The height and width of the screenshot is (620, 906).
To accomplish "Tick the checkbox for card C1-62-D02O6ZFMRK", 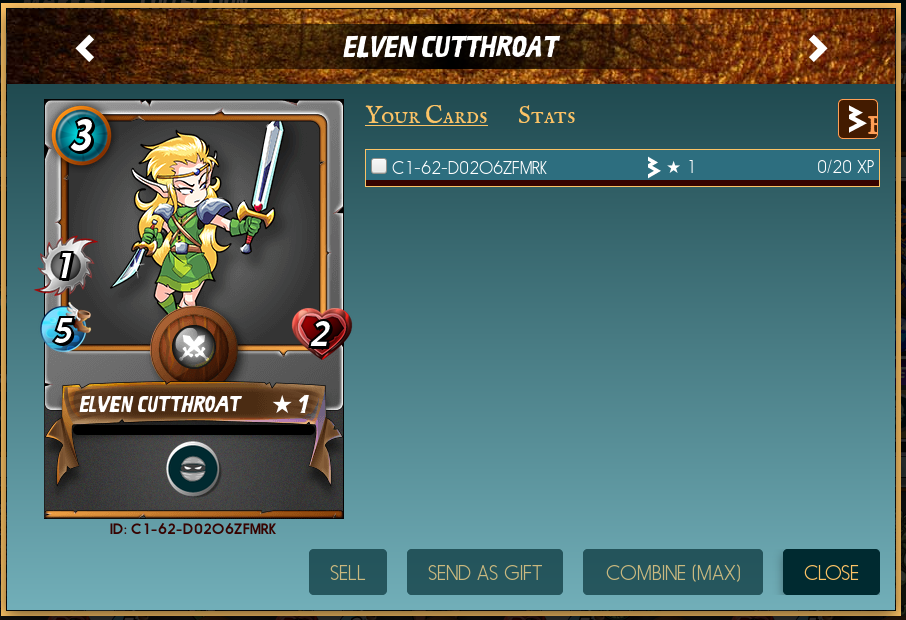I will (379, 166).
